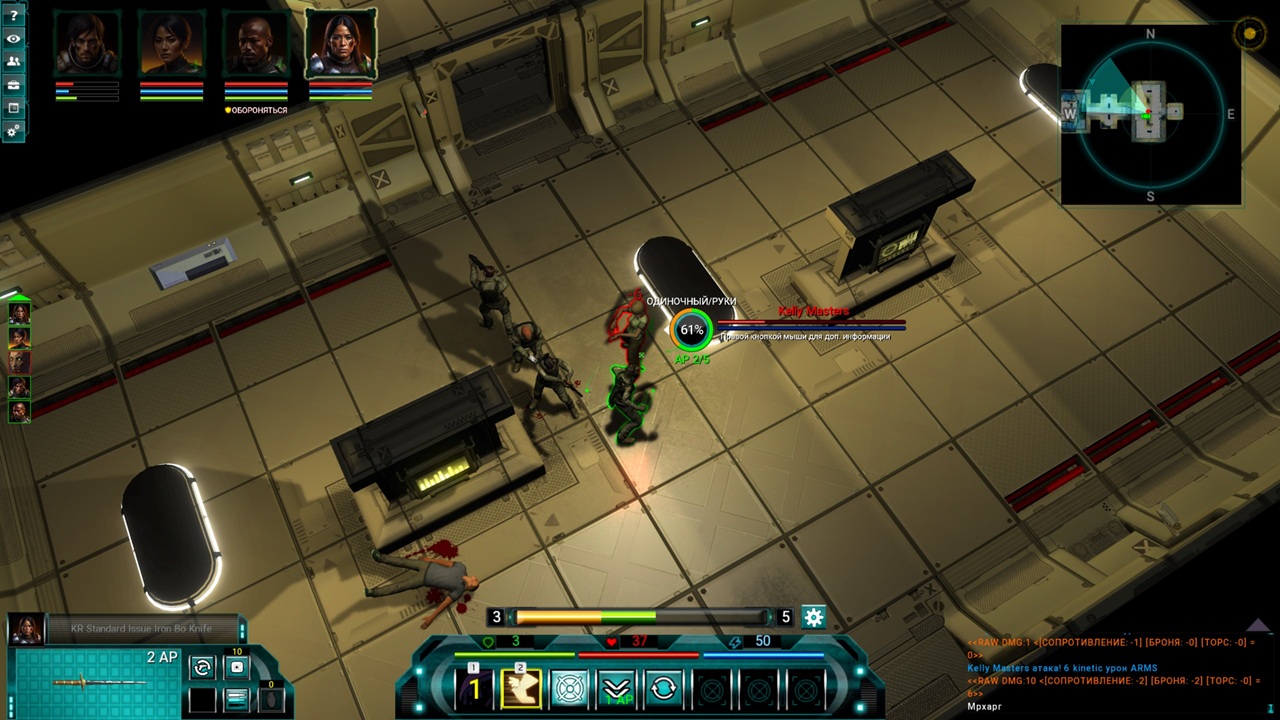Select ability slot number one
Image resolution: width=1280 pixels, height=720 pixels.
coord(475,687)
